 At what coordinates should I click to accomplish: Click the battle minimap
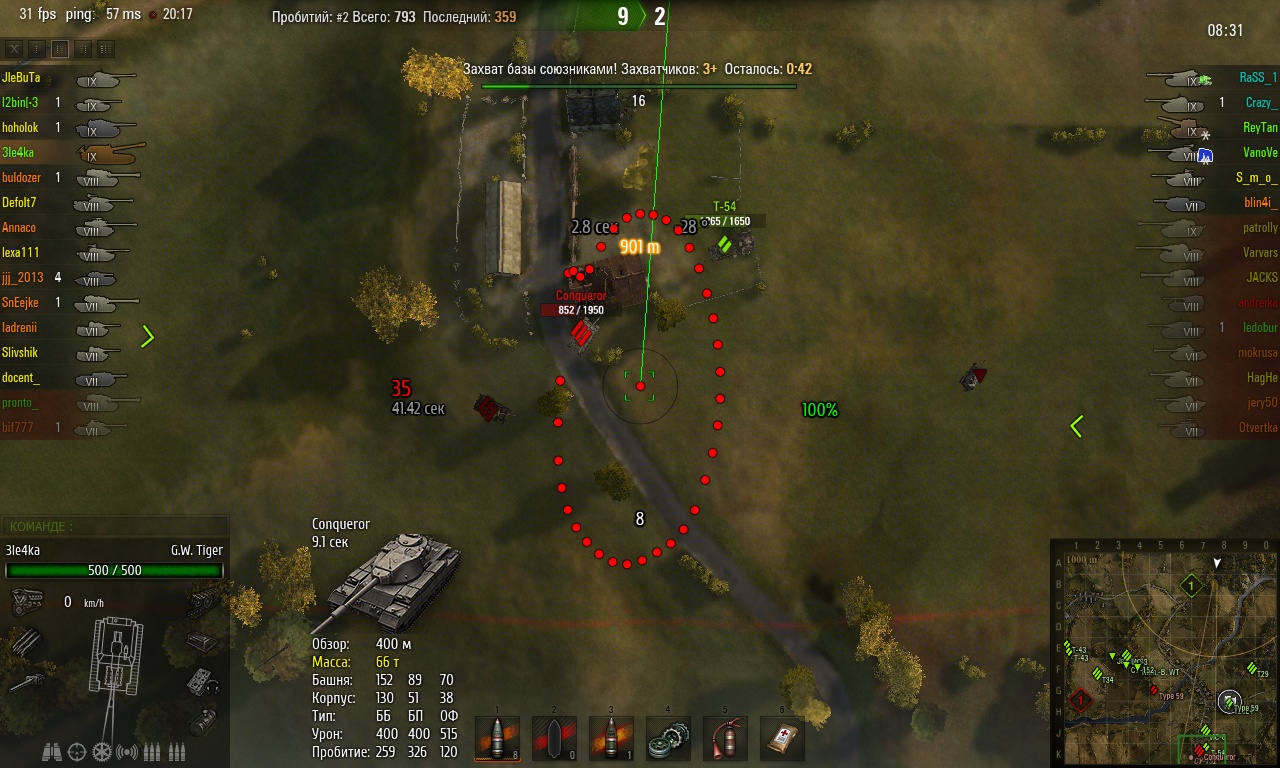click(1164, 654)
